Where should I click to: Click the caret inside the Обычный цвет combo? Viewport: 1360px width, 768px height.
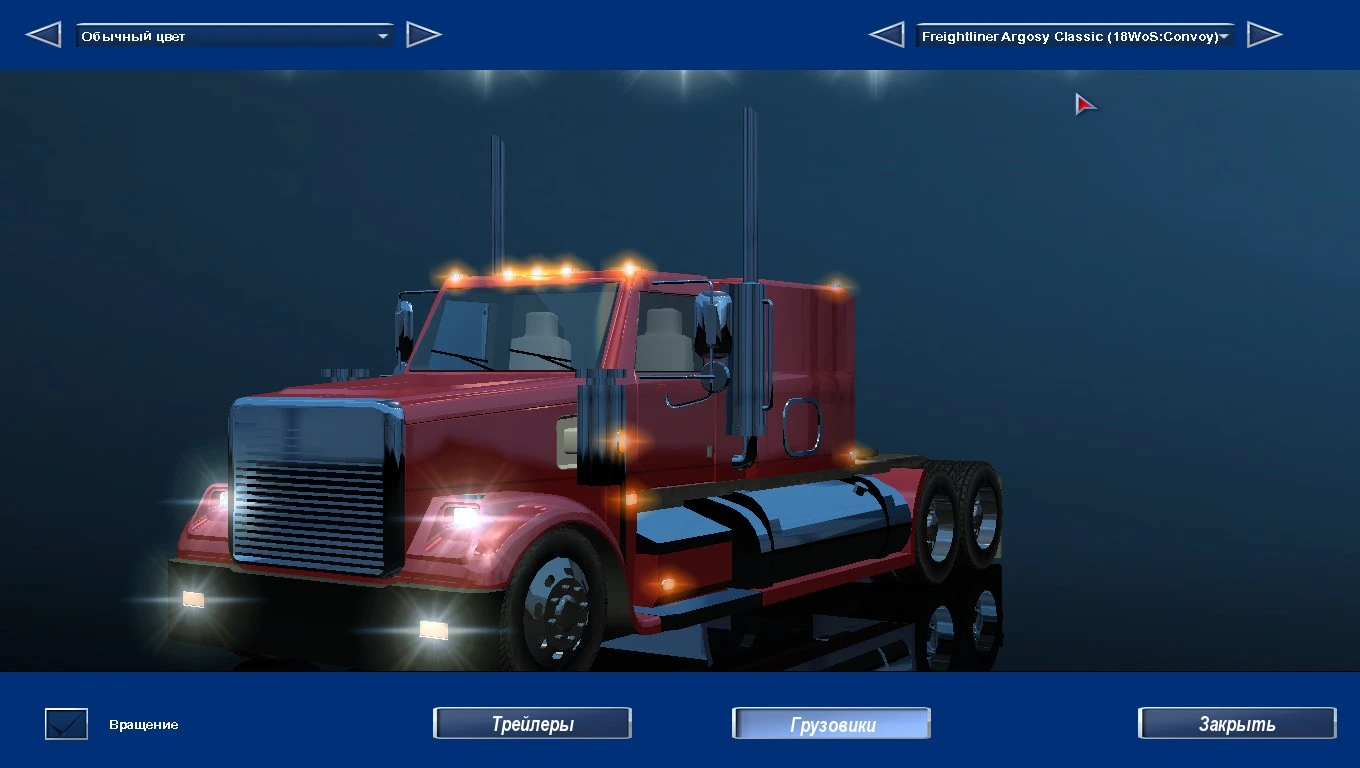pos(381,34)
